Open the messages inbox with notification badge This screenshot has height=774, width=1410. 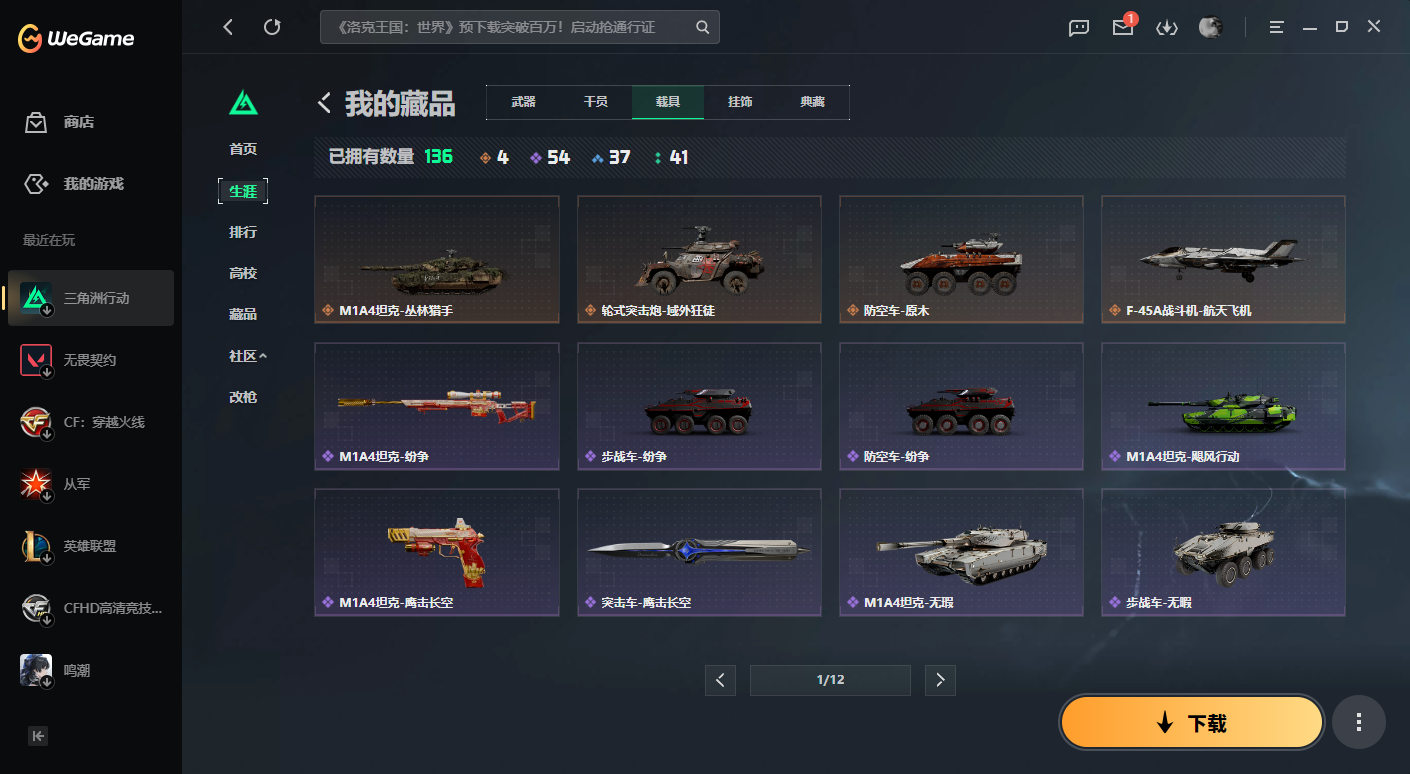1122,27
